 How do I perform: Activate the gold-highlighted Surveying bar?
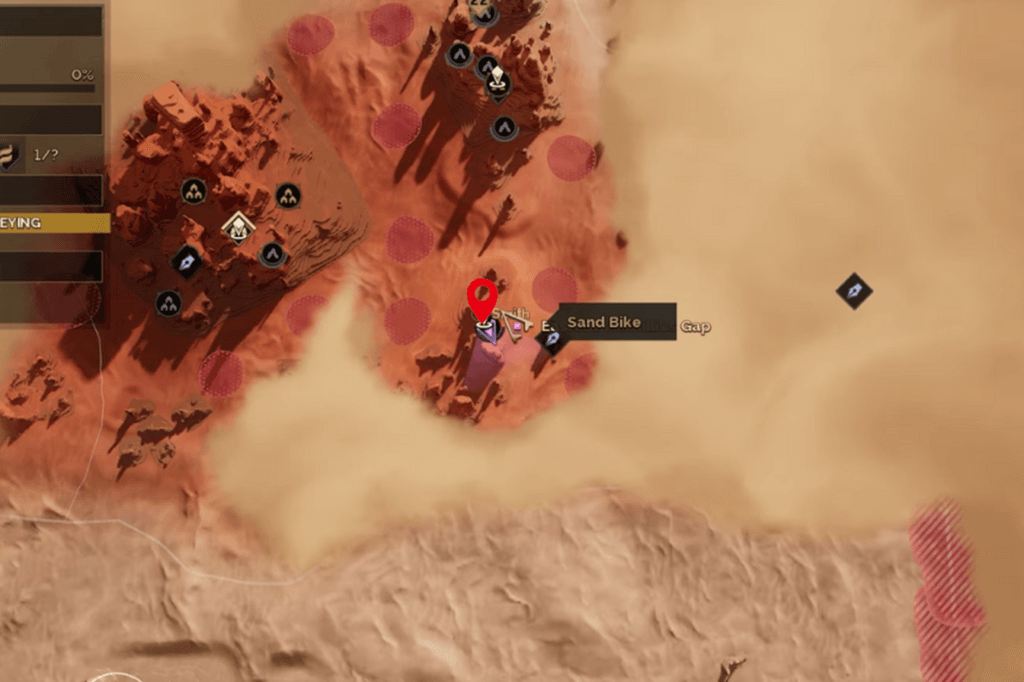point(54,223)
